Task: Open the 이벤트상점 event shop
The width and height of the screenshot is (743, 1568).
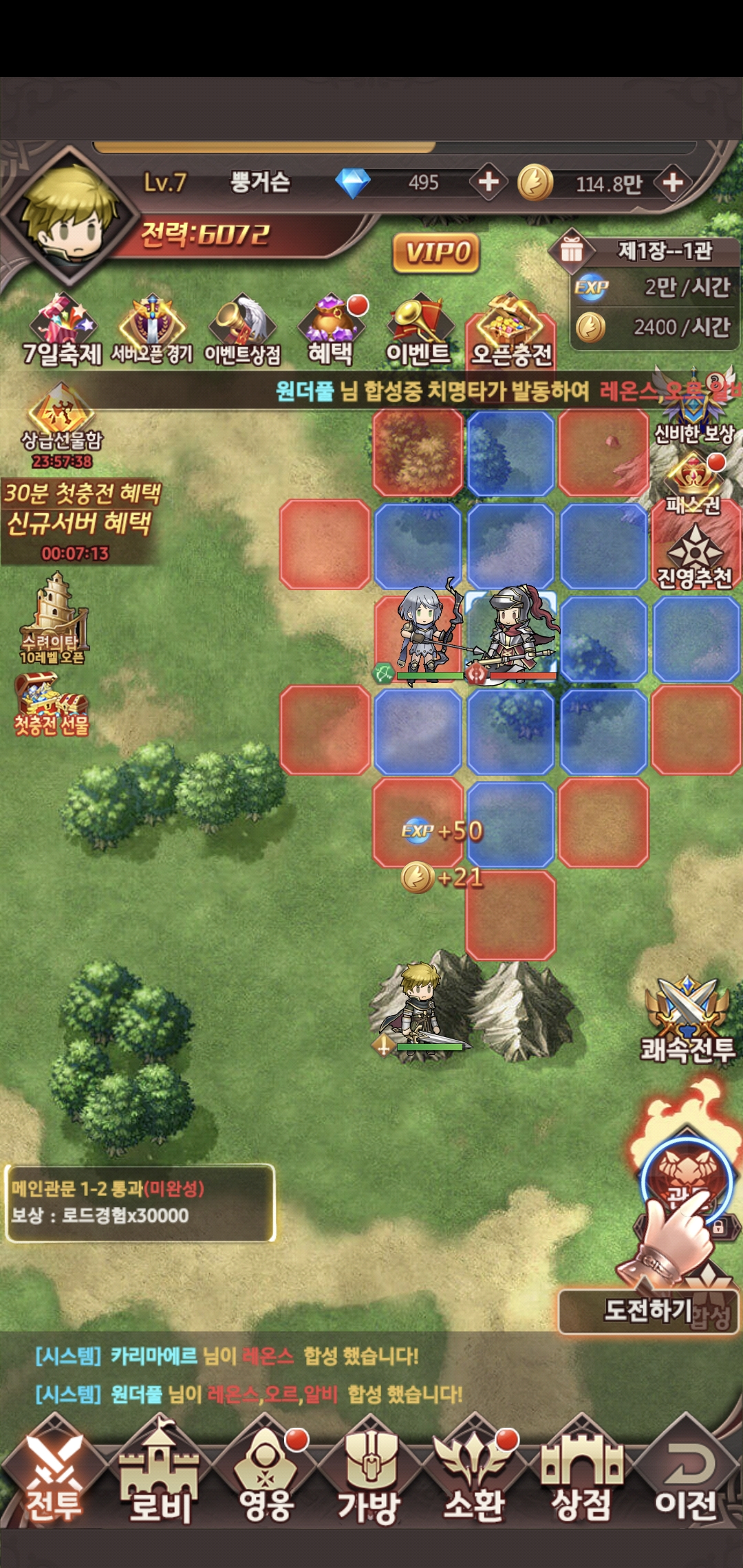Action: 242,331
